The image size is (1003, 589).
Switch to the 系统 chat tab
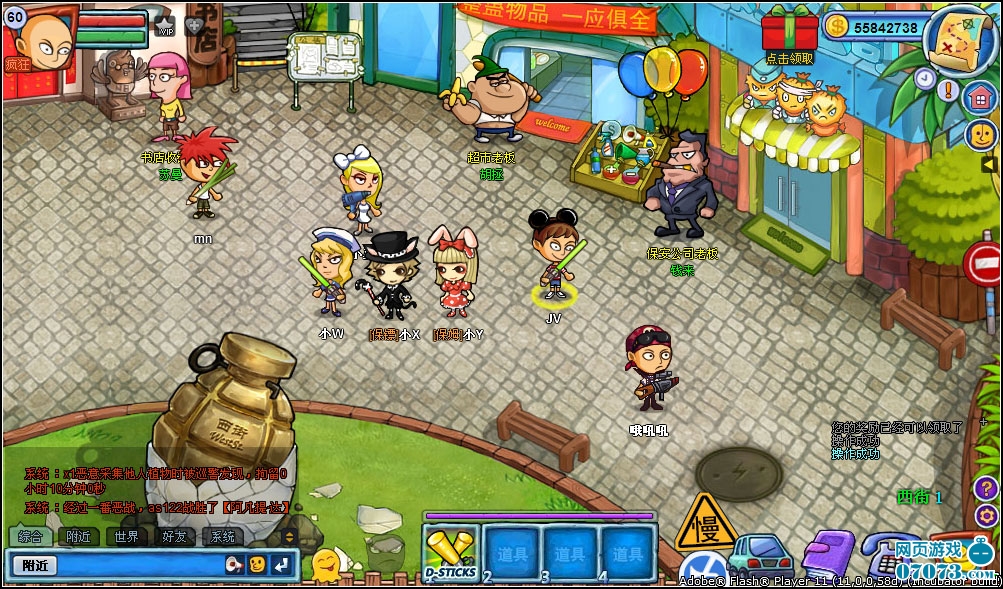tap(221, 536)
